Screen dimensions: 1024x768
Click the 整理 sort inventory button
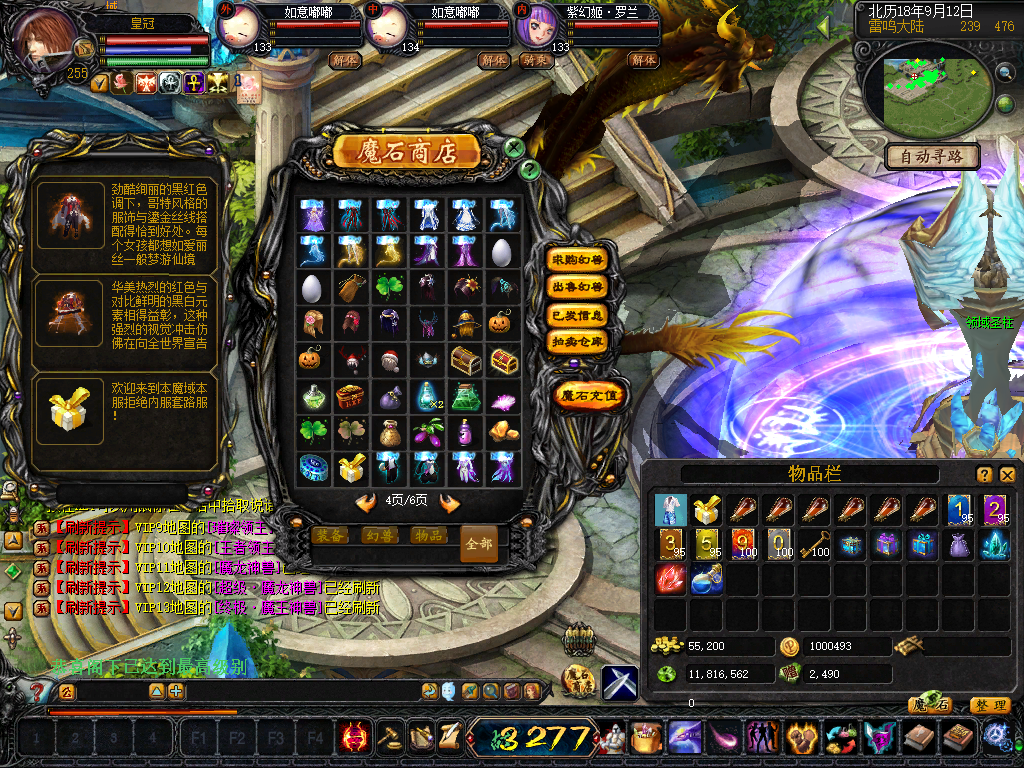pos(988,705)
